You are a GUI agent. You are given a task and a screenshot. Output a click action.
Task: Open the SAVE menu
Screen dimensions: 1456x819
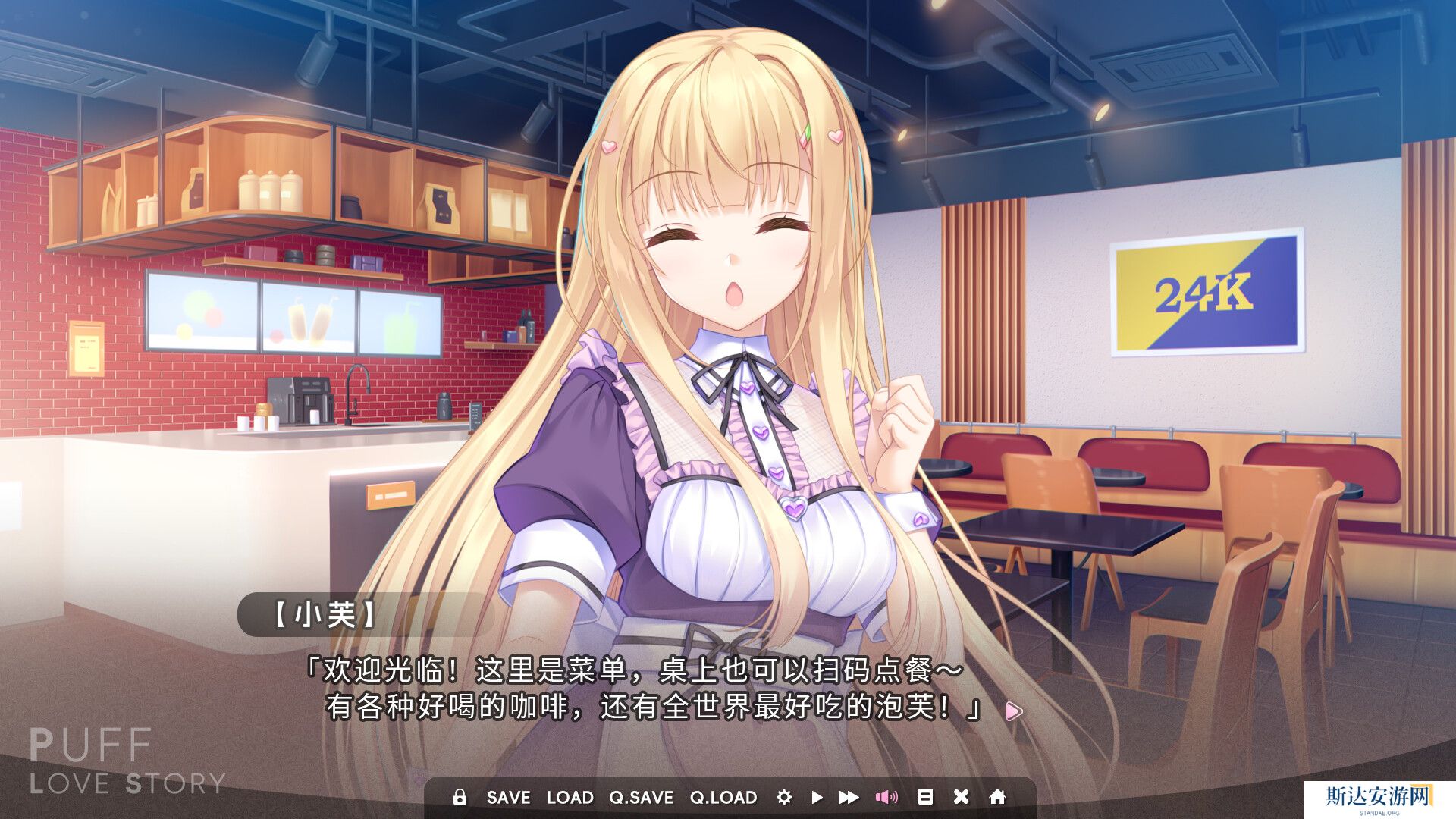[508, 797]
